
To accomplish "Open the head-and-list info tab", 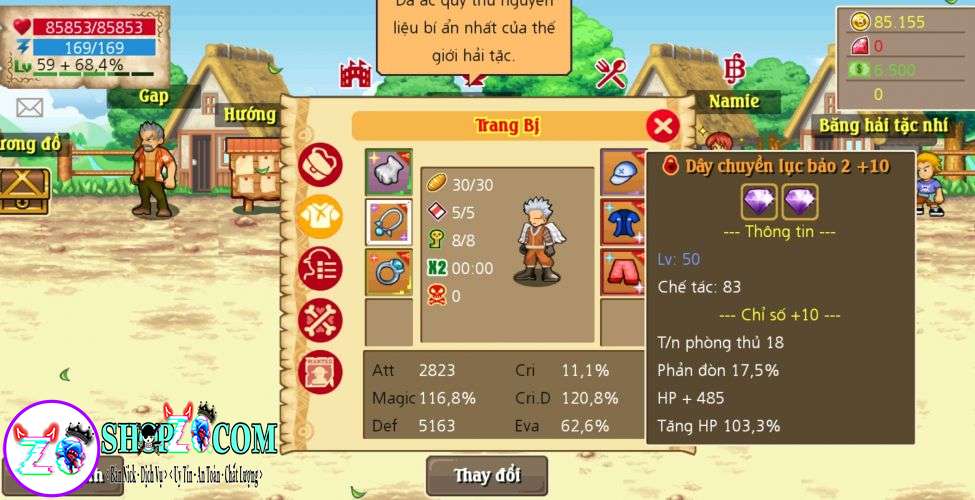I will click(320, 268).
